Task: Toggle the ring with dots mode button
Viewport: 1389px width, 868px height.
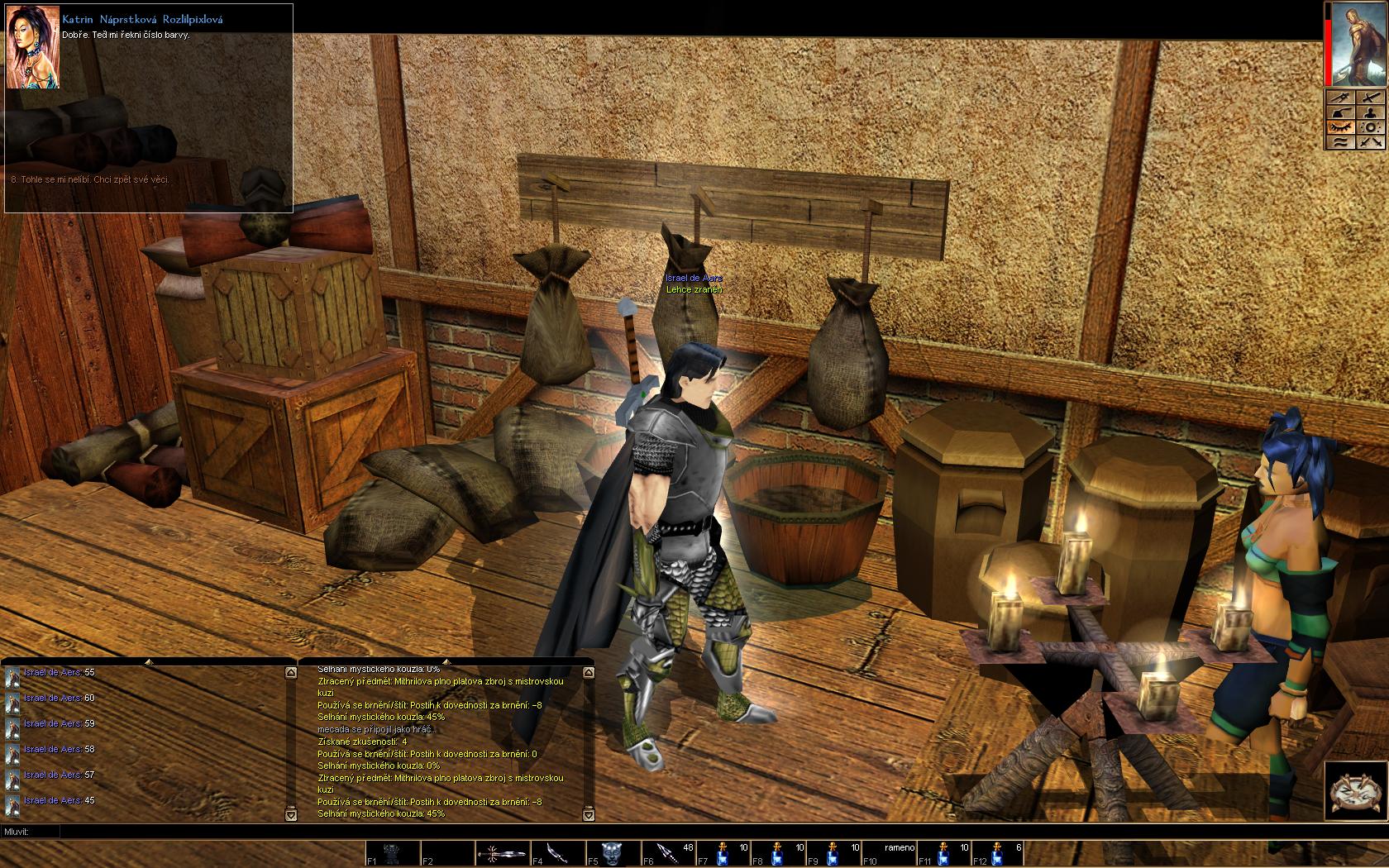Action: click(1371, 127)
